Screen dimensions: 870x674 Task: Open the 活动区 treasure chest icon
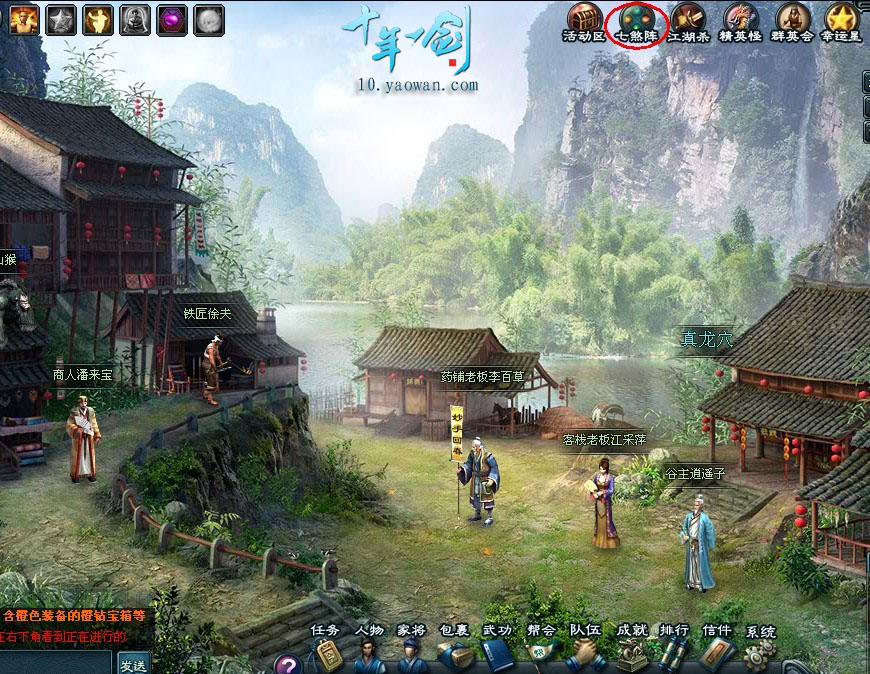(585, 19)
